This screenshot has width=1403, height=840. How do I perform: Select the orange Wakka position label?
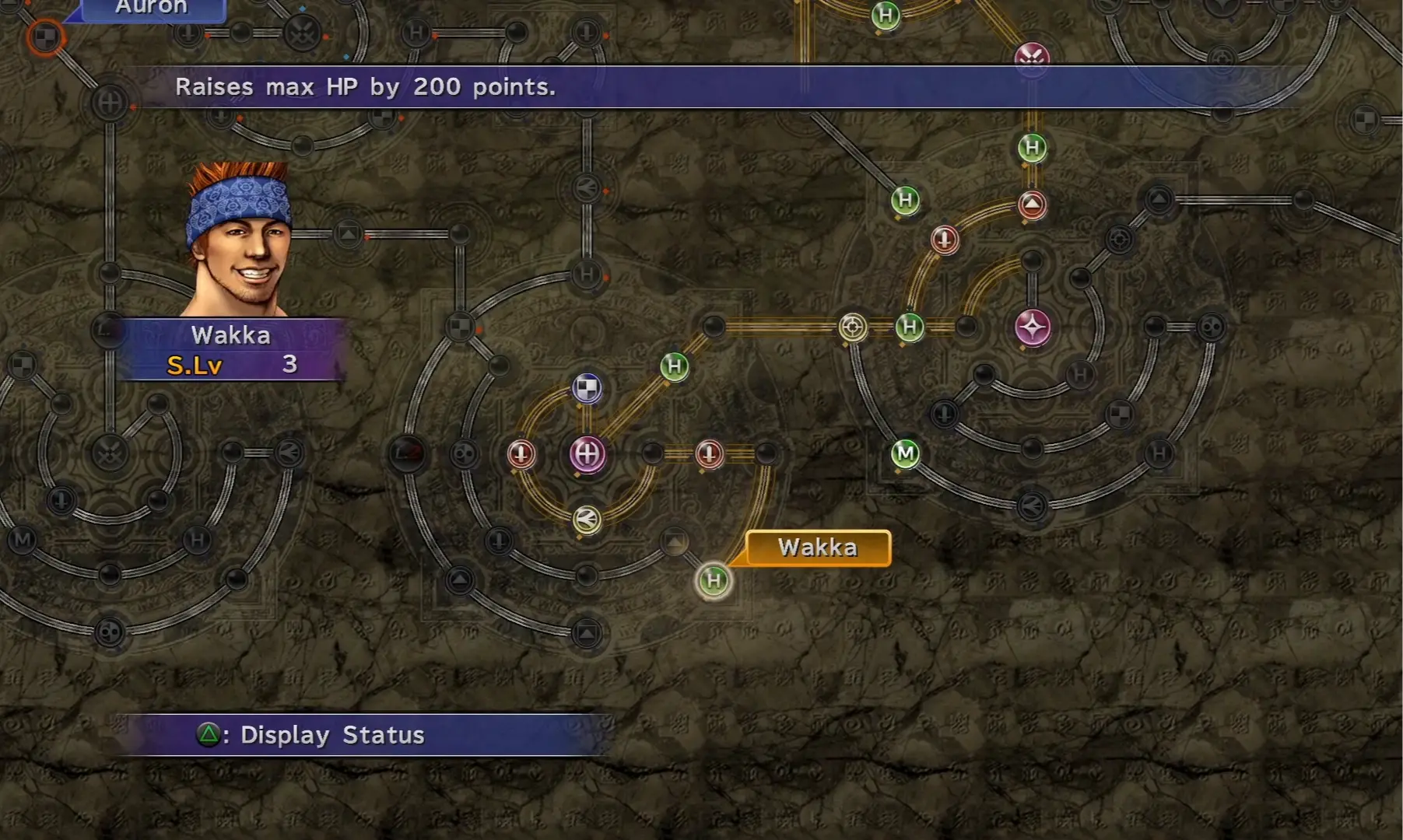tap(818, 548)
